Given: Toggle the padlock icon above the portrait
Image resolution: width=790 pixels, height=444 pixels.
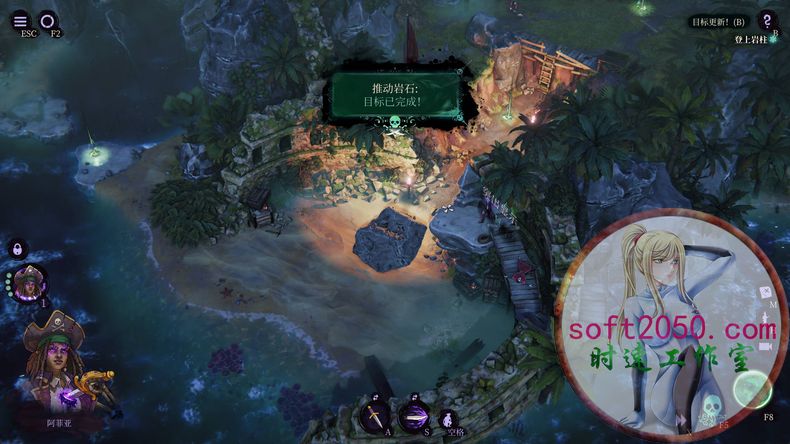Looking at the screenshot, I should (18, 249).
